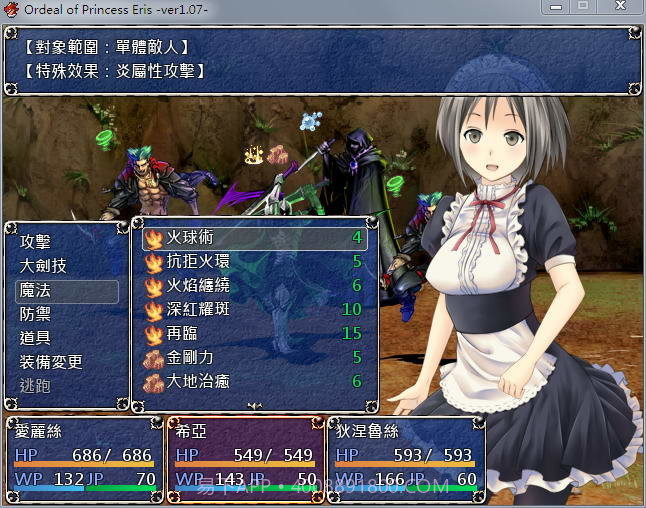Select the 逃跑 escape command

[36, 386]
